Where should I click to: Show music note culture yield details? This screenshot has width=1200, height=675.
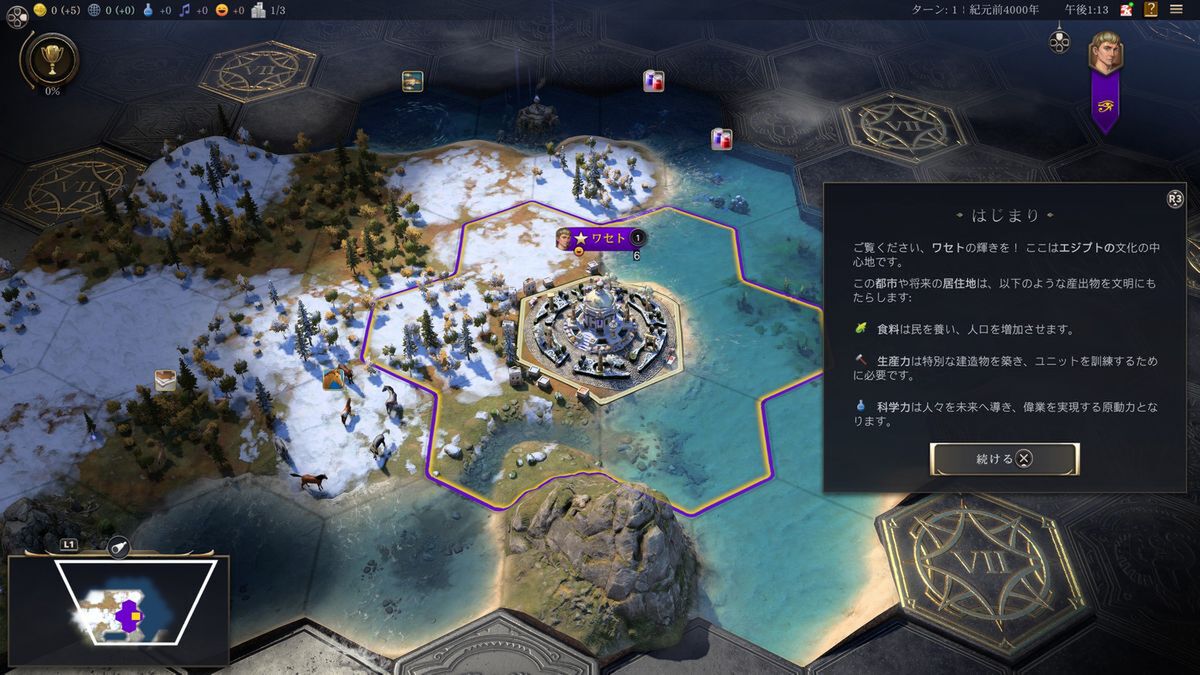coord(184,10)
